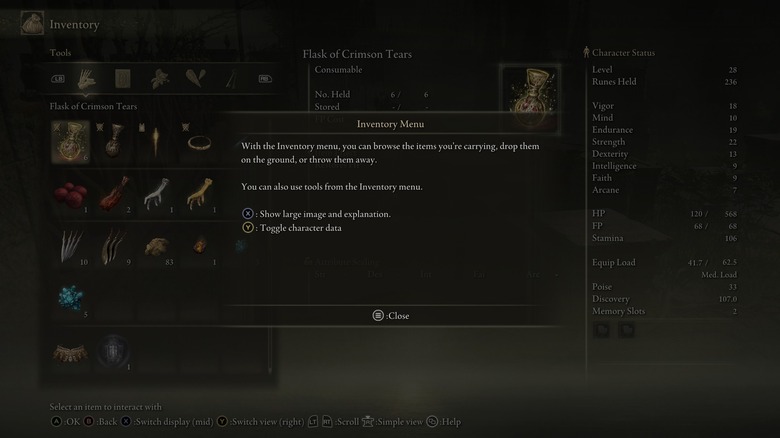Screen dimensions: 780x438
Task: Select the white bird foot item
Action: [x=158, y=194]
